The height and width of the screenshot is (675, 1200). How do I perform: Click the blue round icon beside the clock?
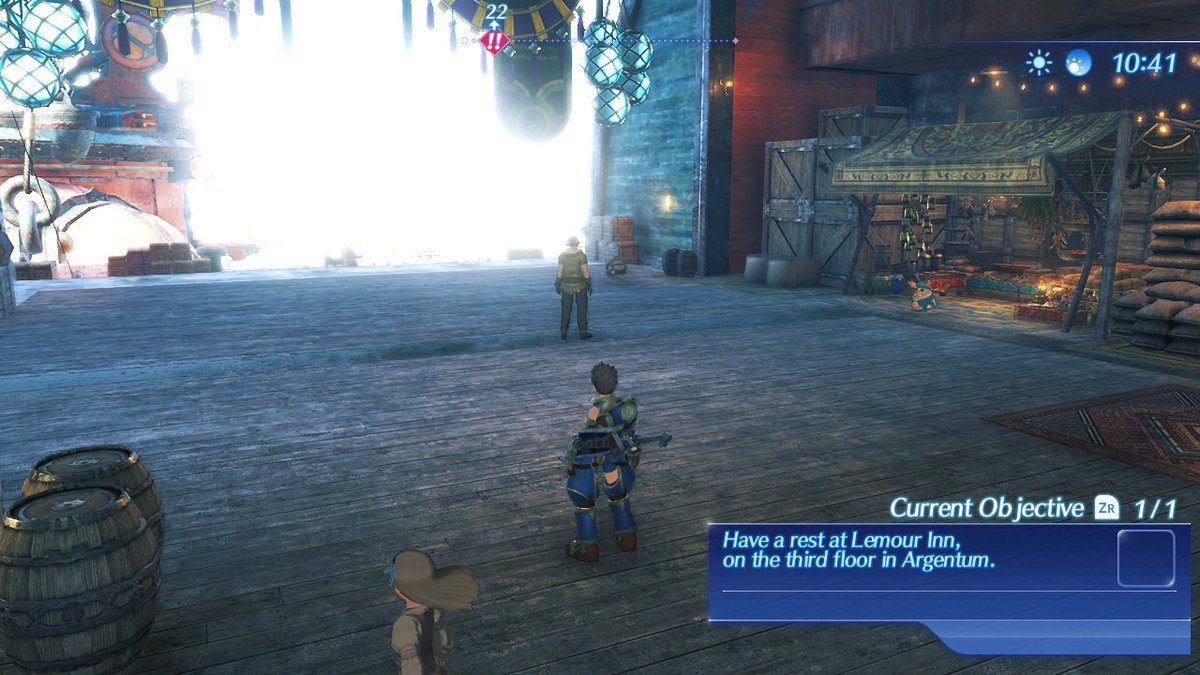(x=1079, y=63)
